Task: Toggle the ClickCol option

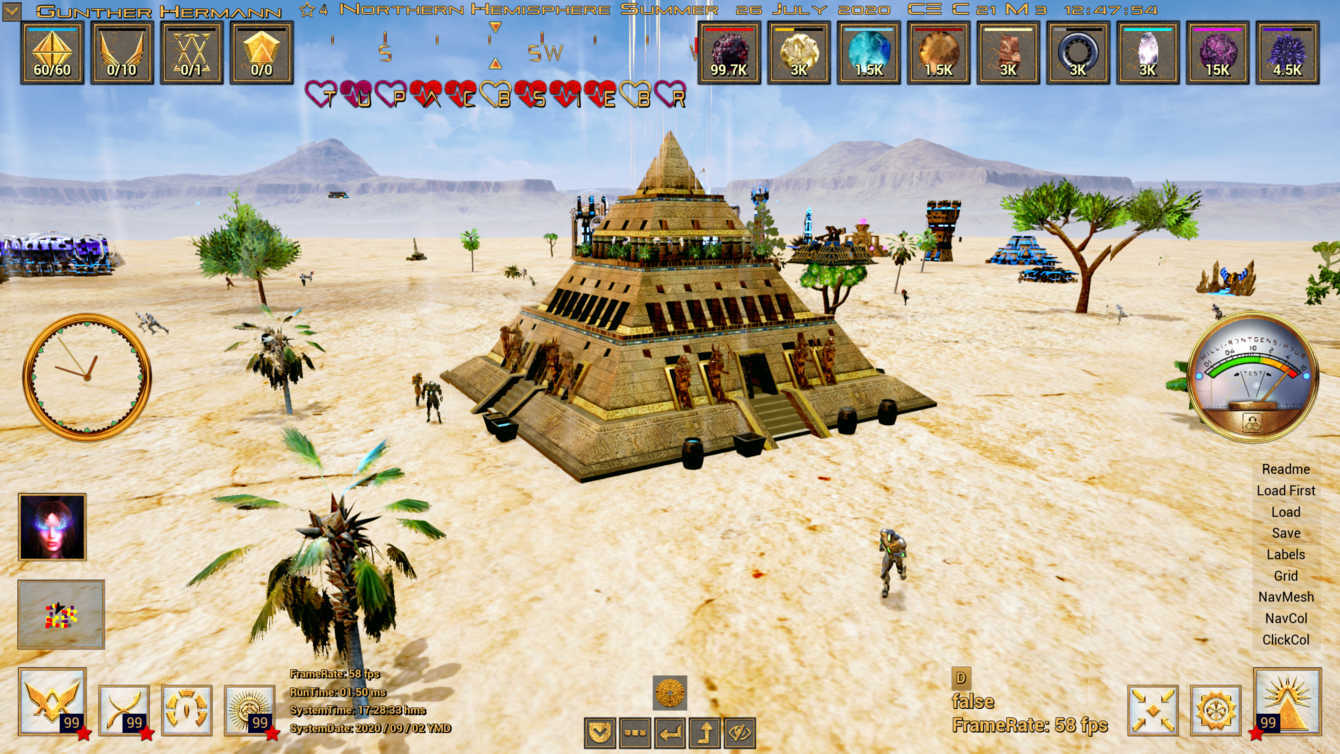Action: point(1285,640)
